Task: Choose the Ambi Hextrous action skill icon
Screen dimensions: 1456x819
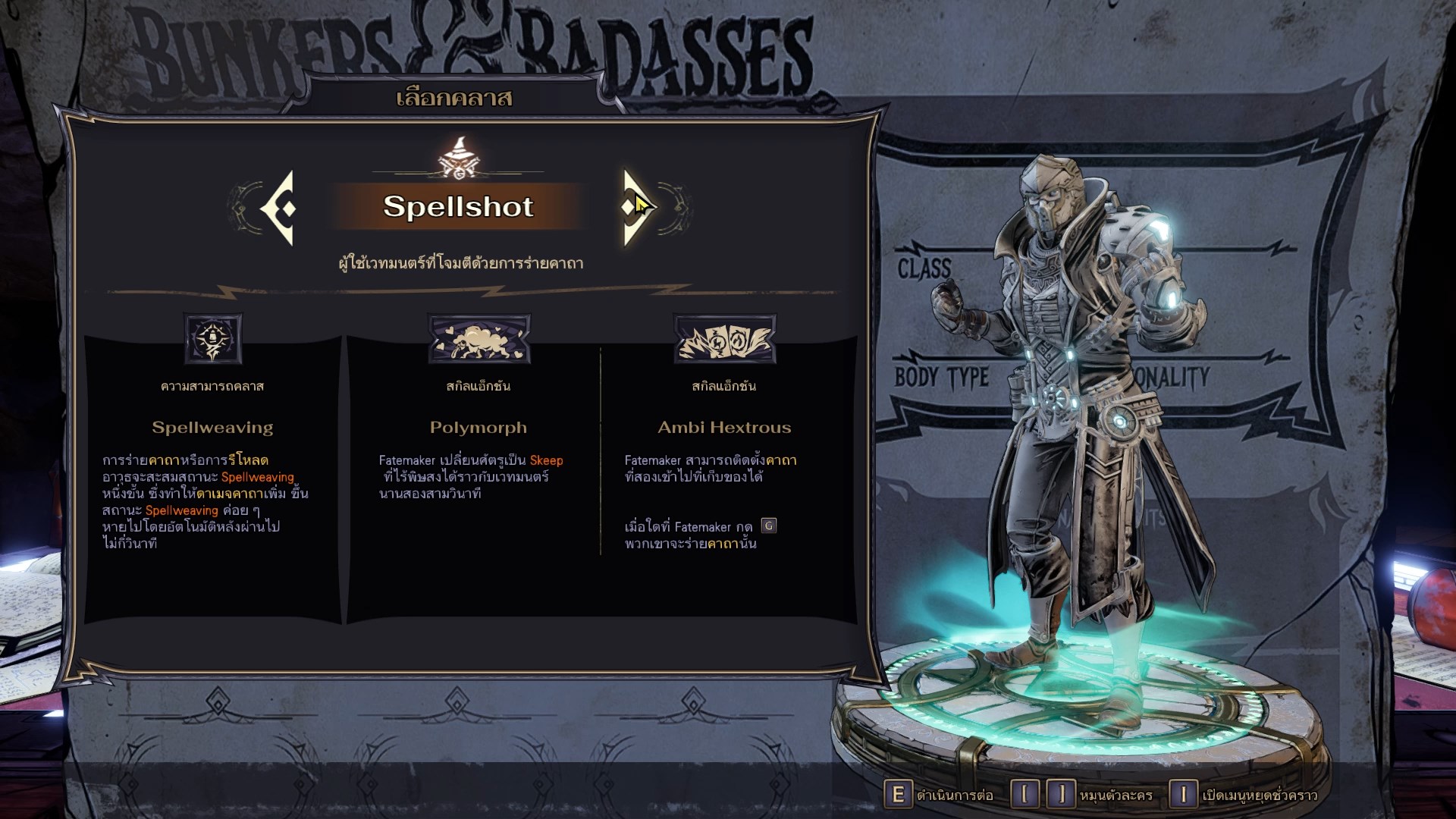Action: point(724,338)
